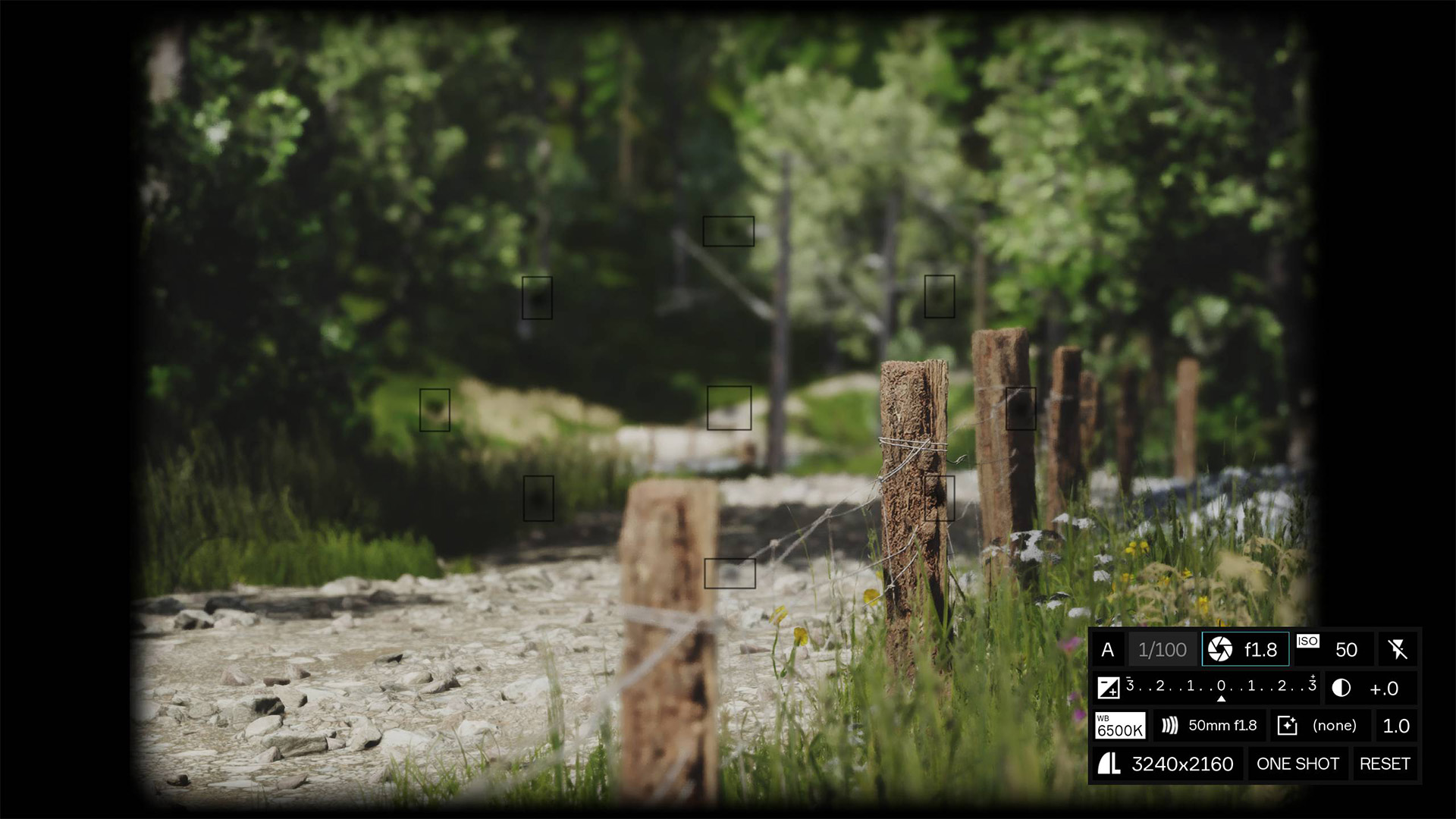The height and width of the screenshot is (819, 1456).
Task: Toggle the flash off icon
Action: click(x=1400, y=649)
